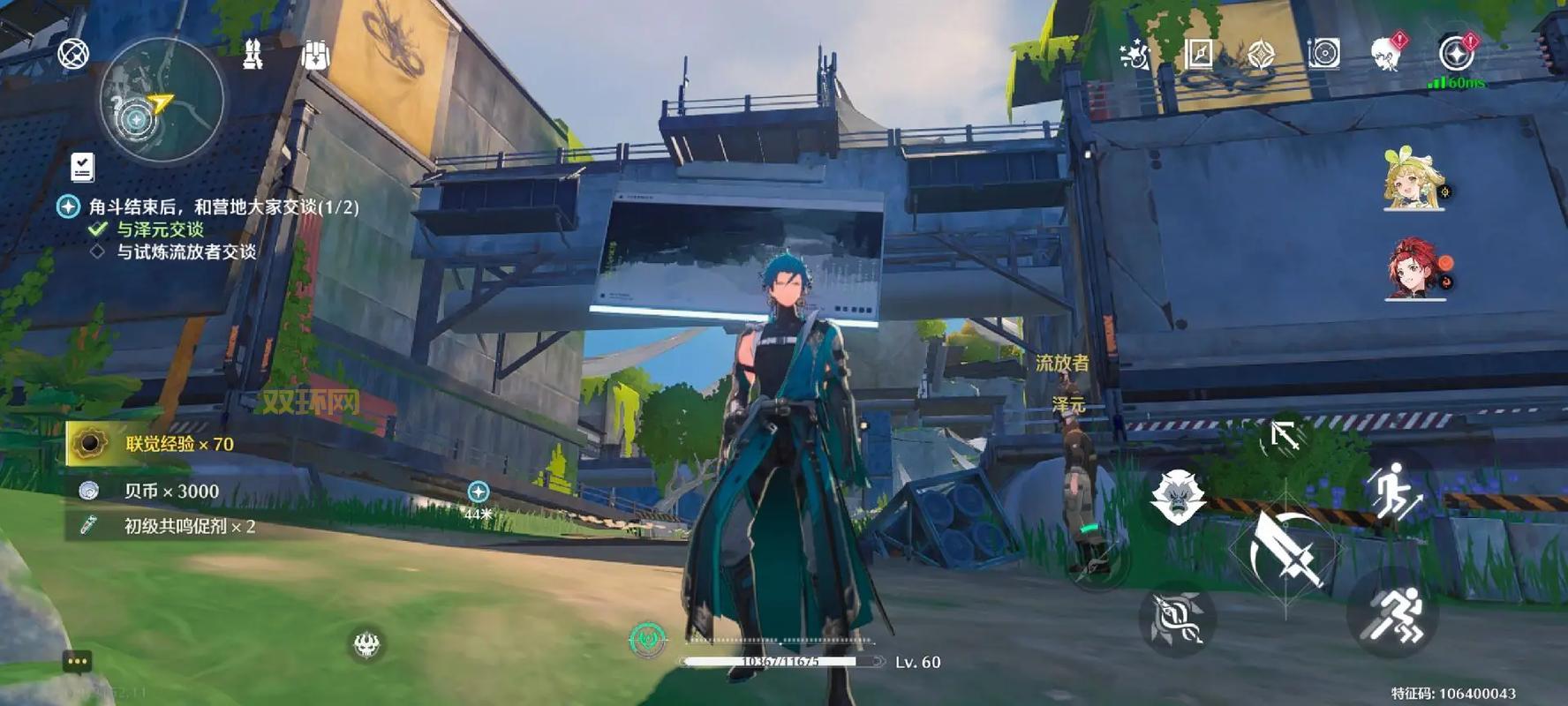Switch to the red-haired party character

[x=1414, y=268]
